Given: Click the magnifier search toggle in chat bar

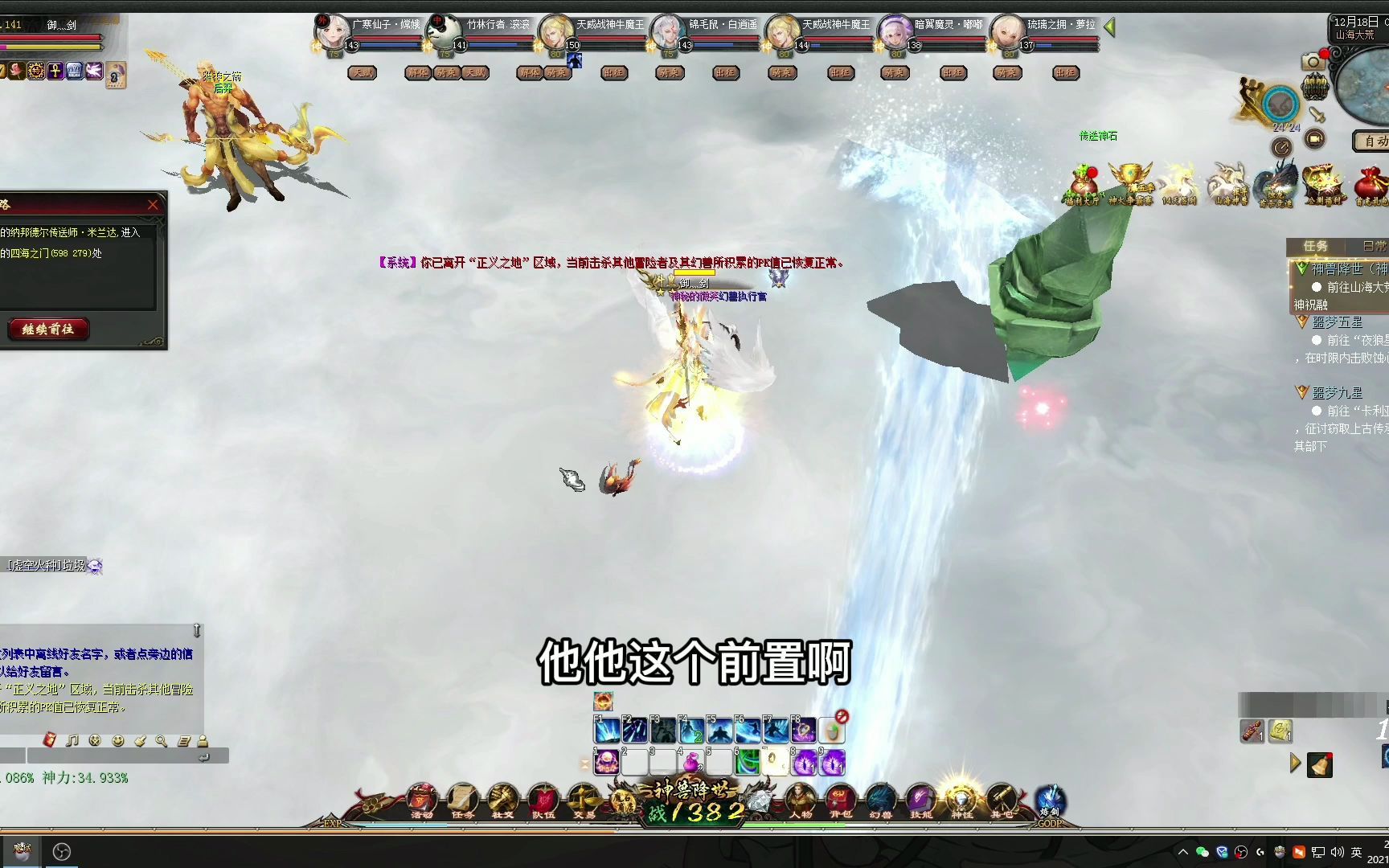Looking at the screenshot, I should (161, 740).
